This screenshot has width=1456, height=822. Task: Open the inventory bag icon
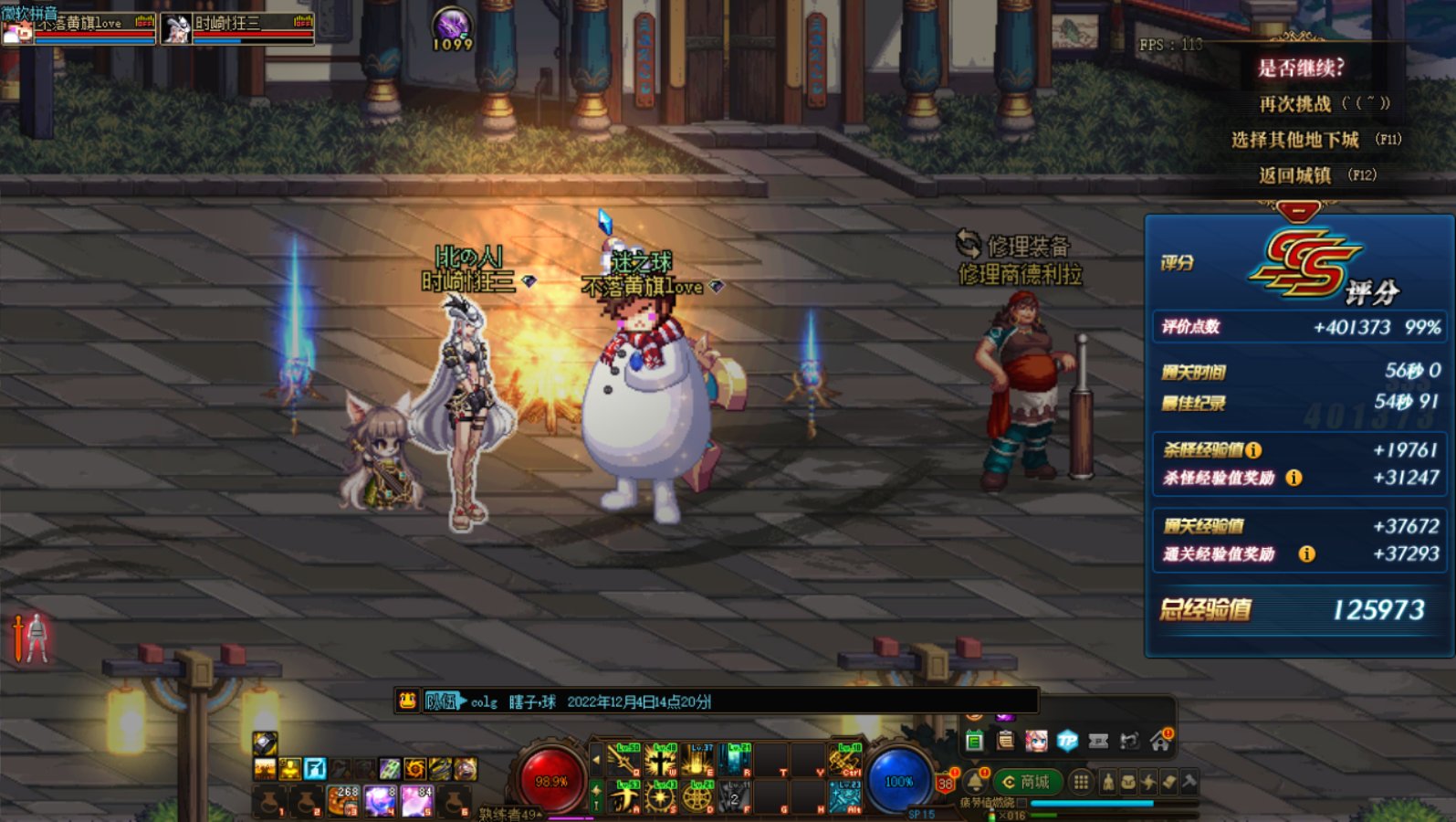(x=1128, y=782)
